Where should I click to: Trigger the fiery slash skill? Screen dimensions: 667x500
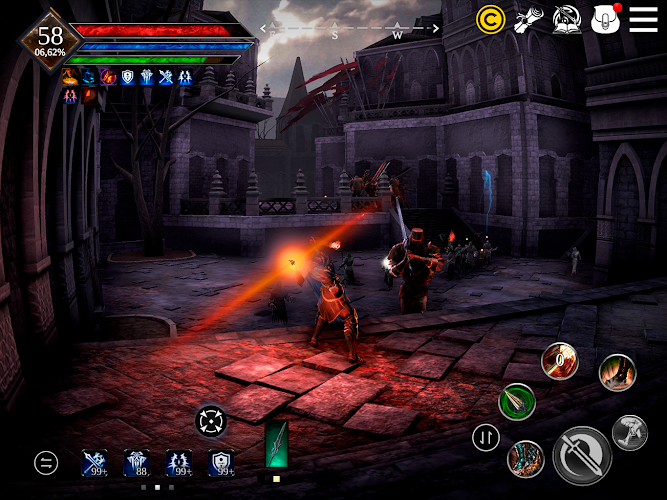pyautogui.click(x=559, y=362)
